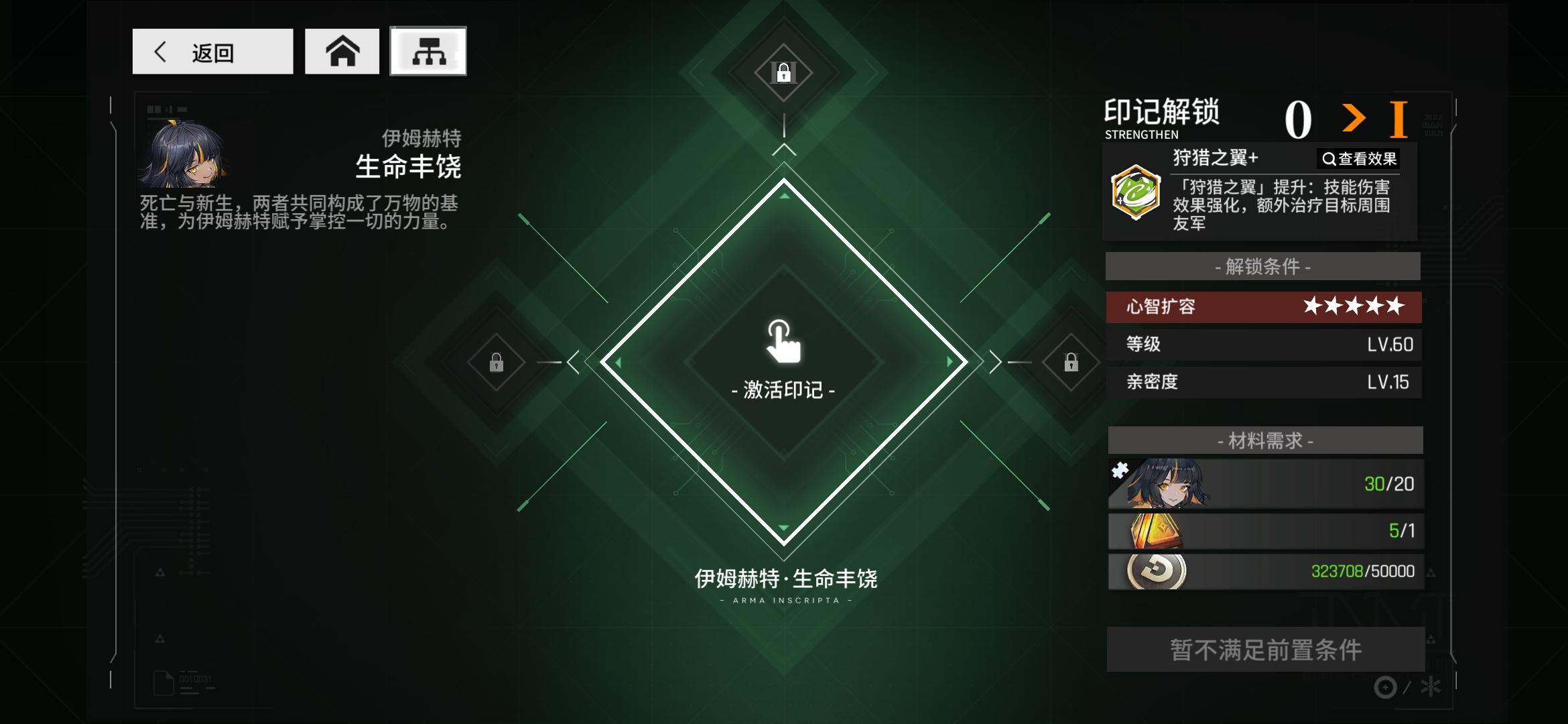Switch to the home view tab
This screenshot has width=1568, height=724.
pyautogui.click(x=342, y=52)
